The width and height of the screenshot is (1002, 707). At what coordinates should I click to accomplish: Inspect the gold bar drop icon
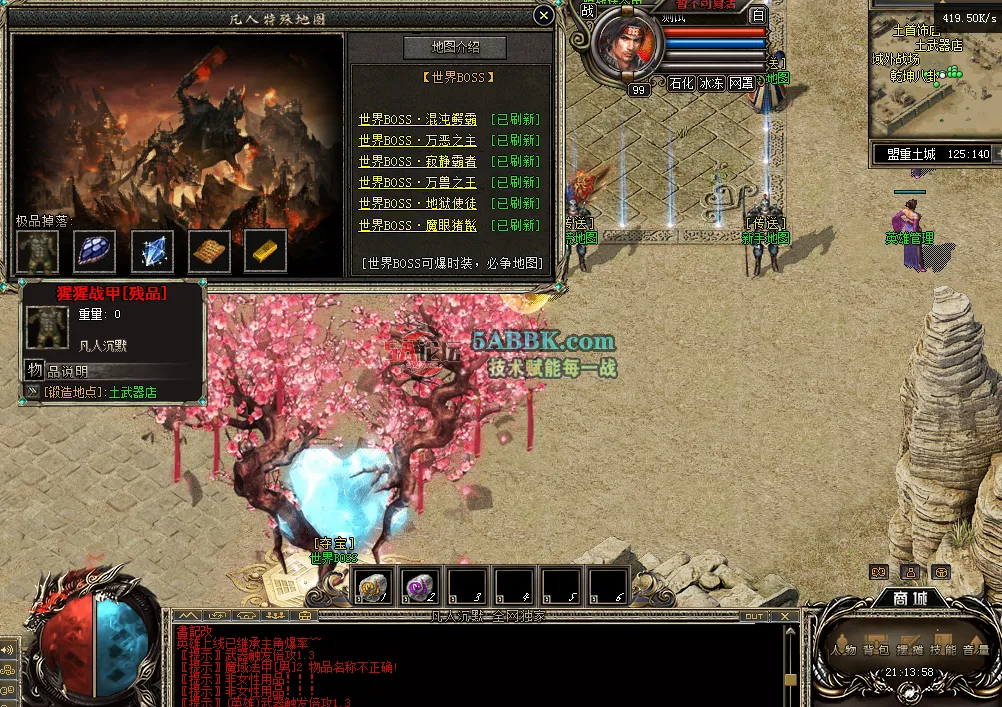(x=265, y=251)
